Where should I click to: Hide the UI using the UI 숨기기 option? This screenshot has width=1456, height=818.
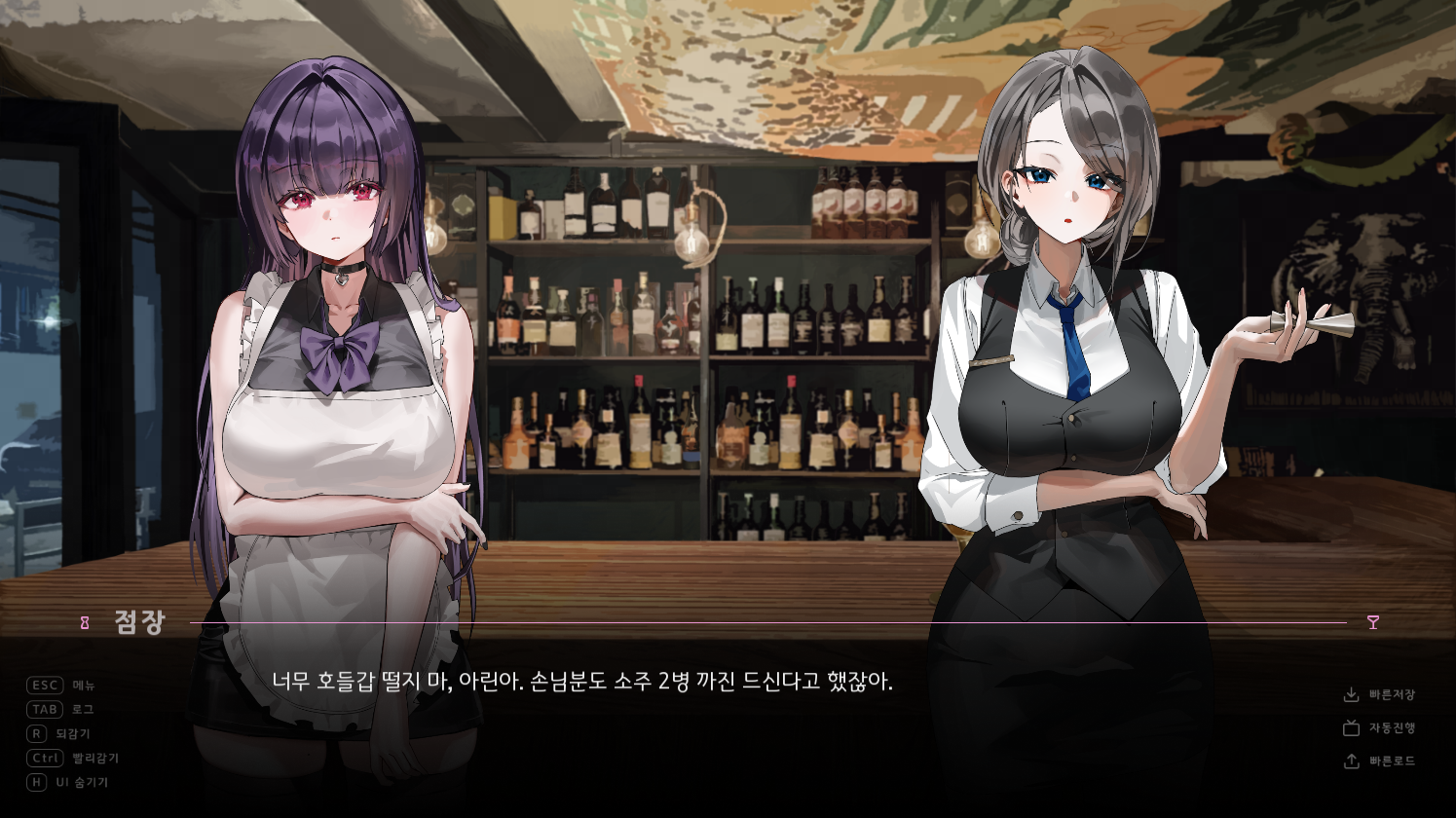click(80, 782)
